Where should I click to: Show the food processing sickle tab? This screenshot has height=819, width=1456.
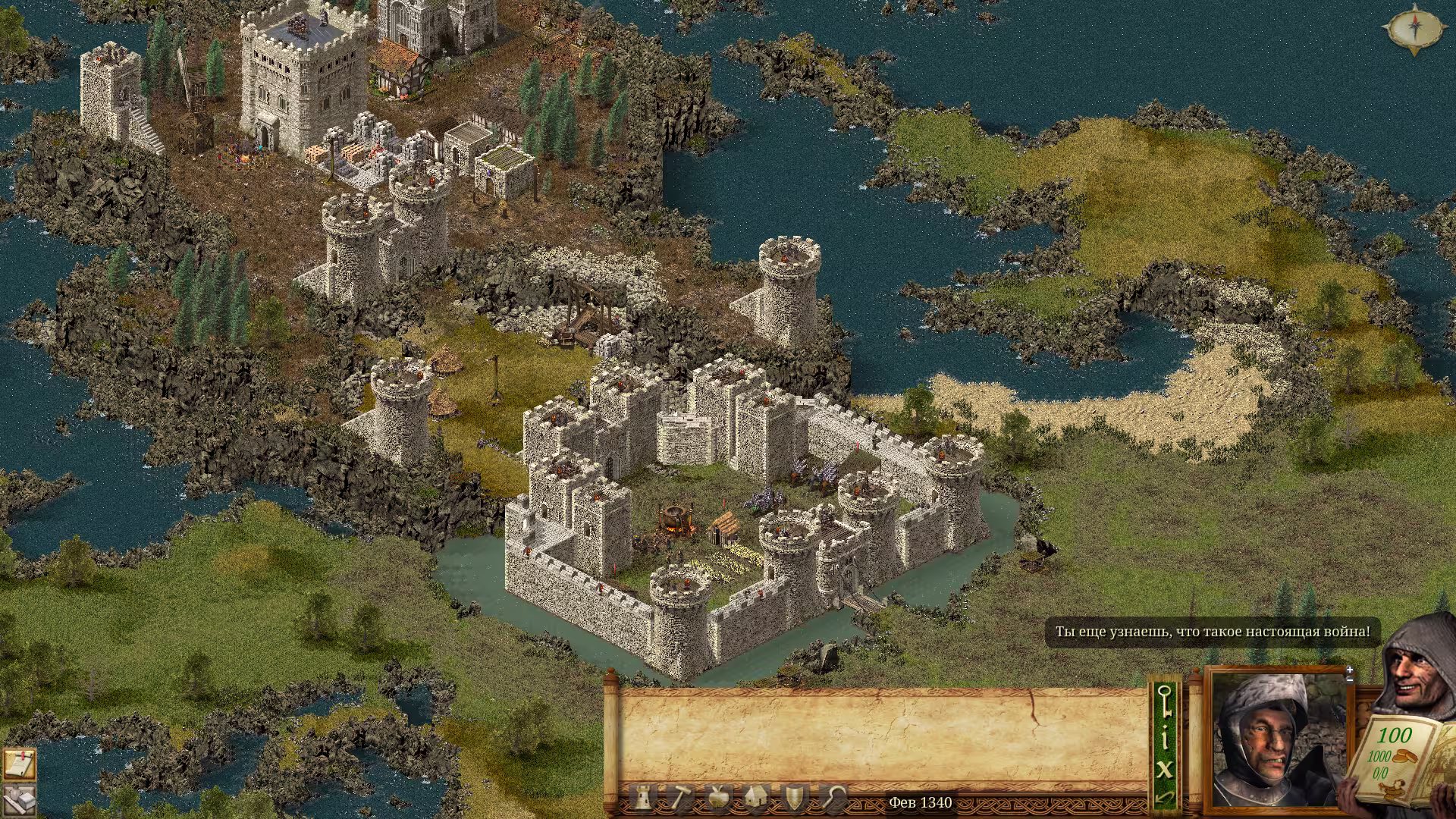833,797
